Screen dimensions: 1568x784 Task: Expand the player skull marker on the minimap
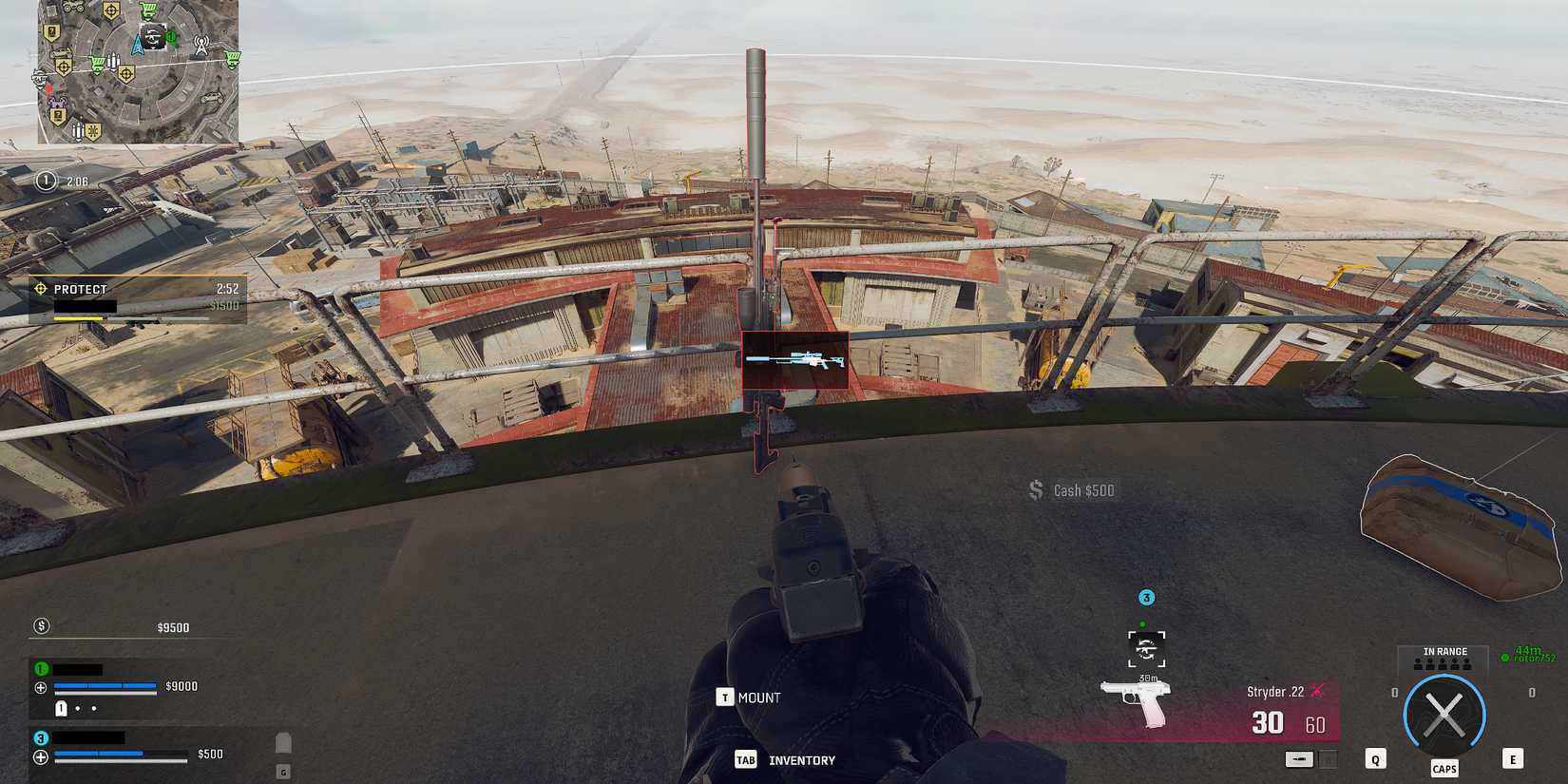153,36
